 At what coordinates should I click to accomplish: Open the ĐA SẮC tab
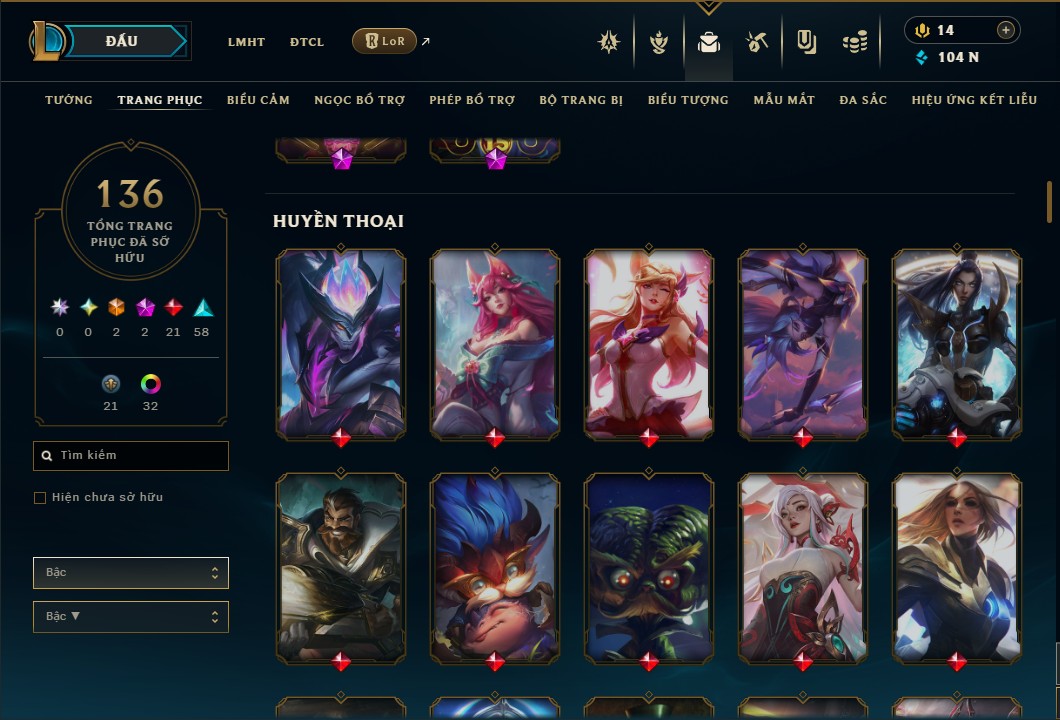(x=863, y=100)
